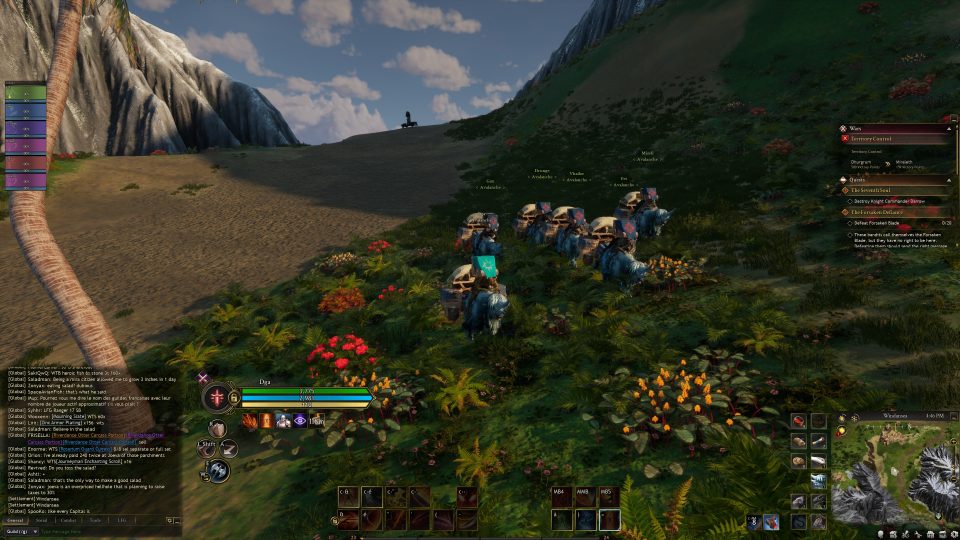Switch to the General chat tab
960x540 pixels.
(15, 520)
